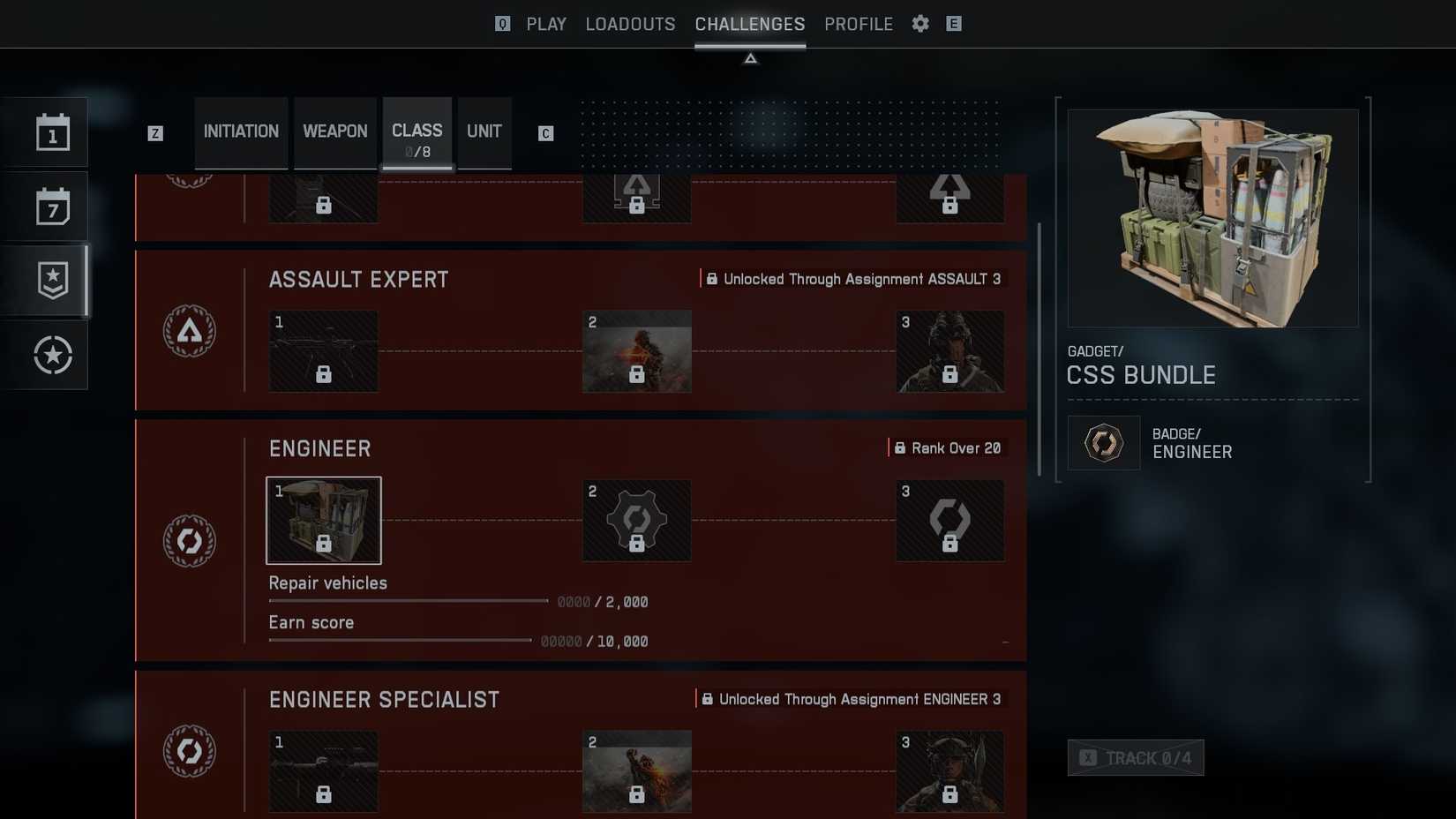This screenshot has width=1456, height=819.
Task: Open the Weapon challenges category
Action: tap(335, 131)
